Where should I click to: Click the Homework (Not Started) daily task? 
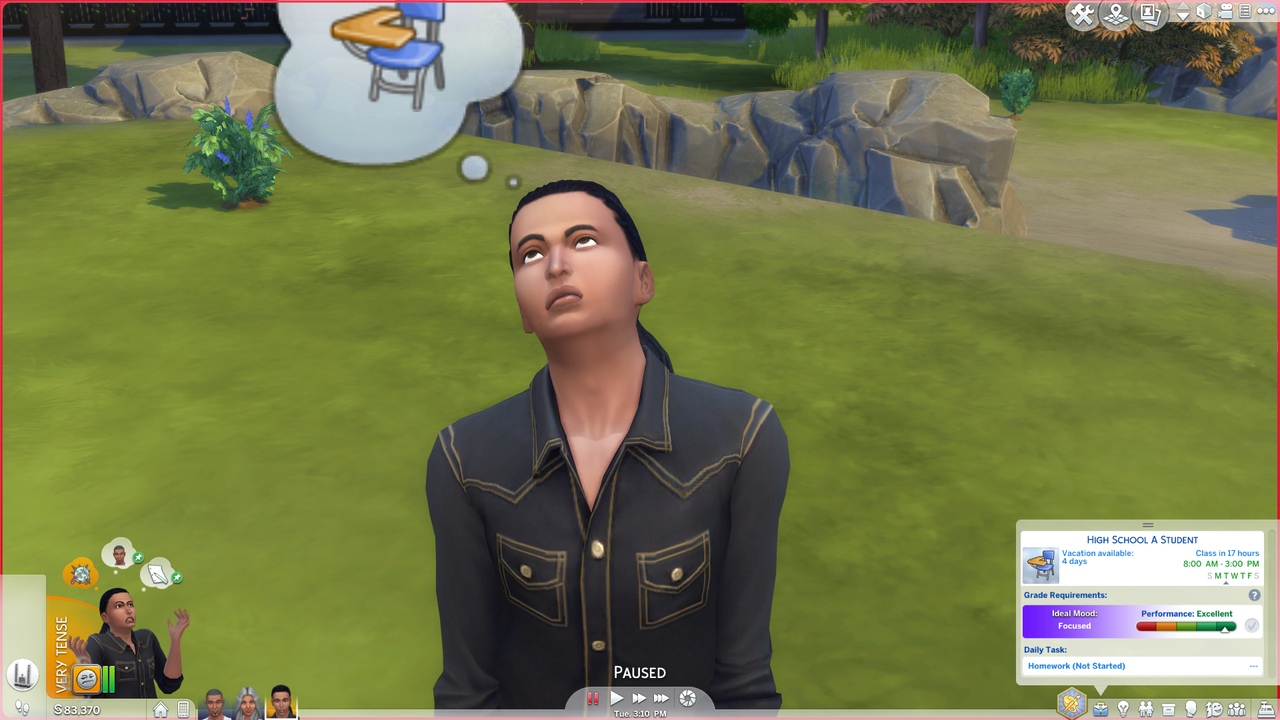1076,666
